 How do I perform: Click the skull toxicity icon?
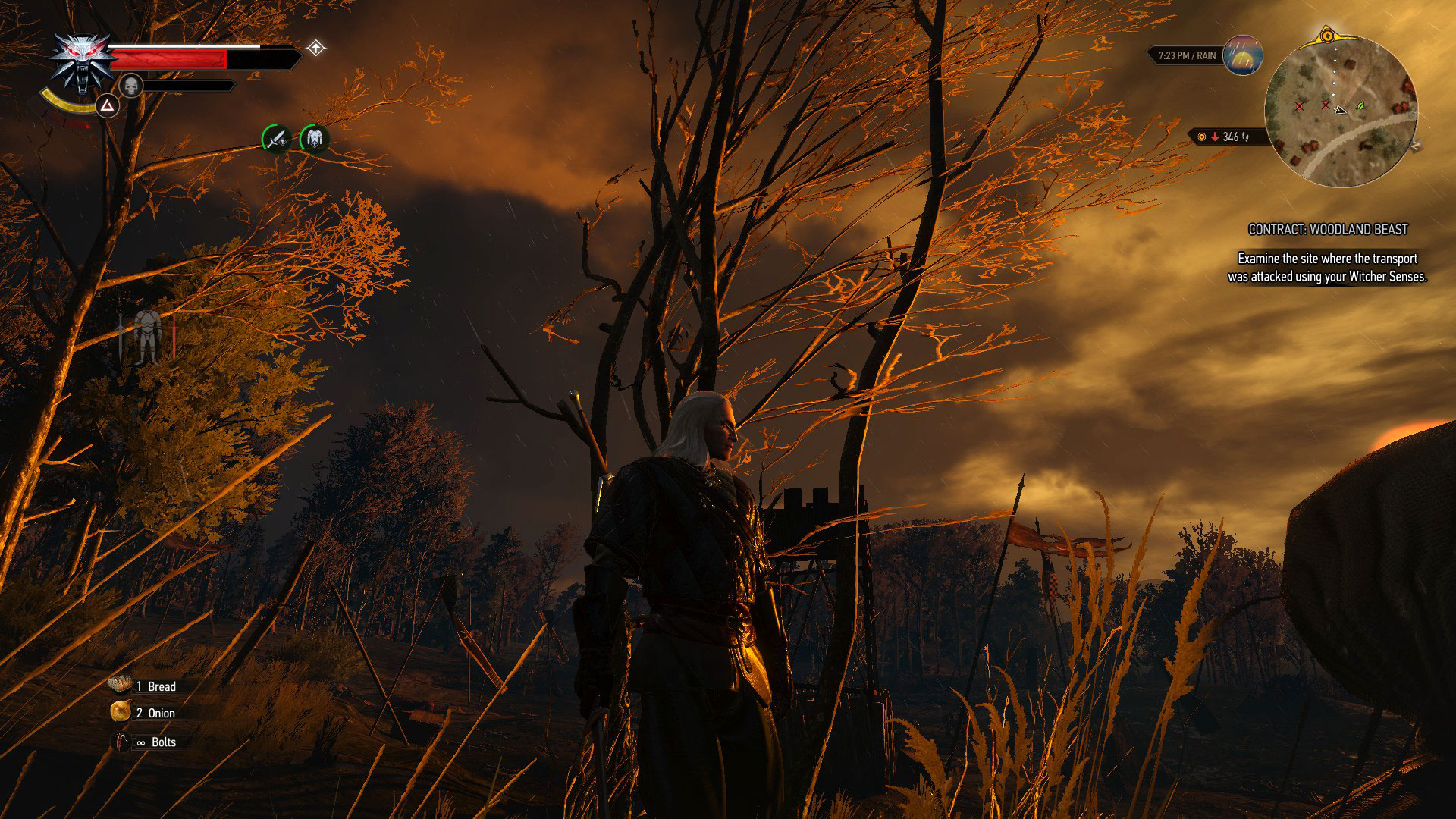click(x=131, y=86)
